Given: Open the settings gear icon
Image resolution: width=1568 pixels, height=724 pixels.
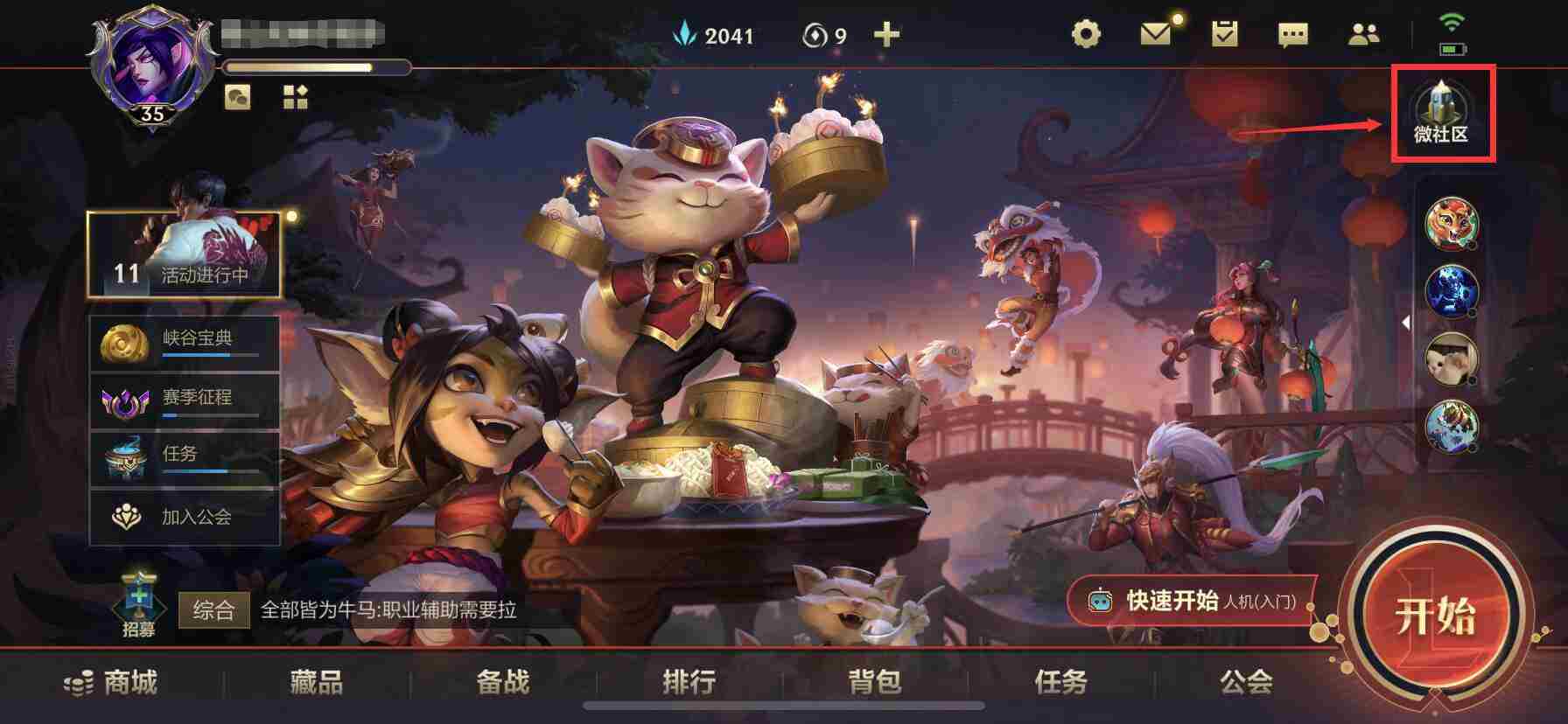Looking at the screenshot, I should (x=1085, y=32).
